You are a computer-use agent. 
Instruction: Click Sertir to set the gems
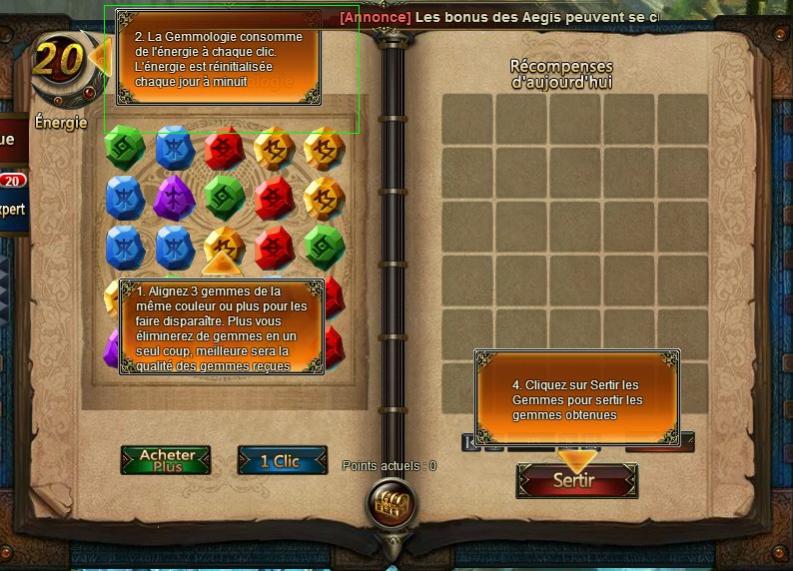[576, 480]
